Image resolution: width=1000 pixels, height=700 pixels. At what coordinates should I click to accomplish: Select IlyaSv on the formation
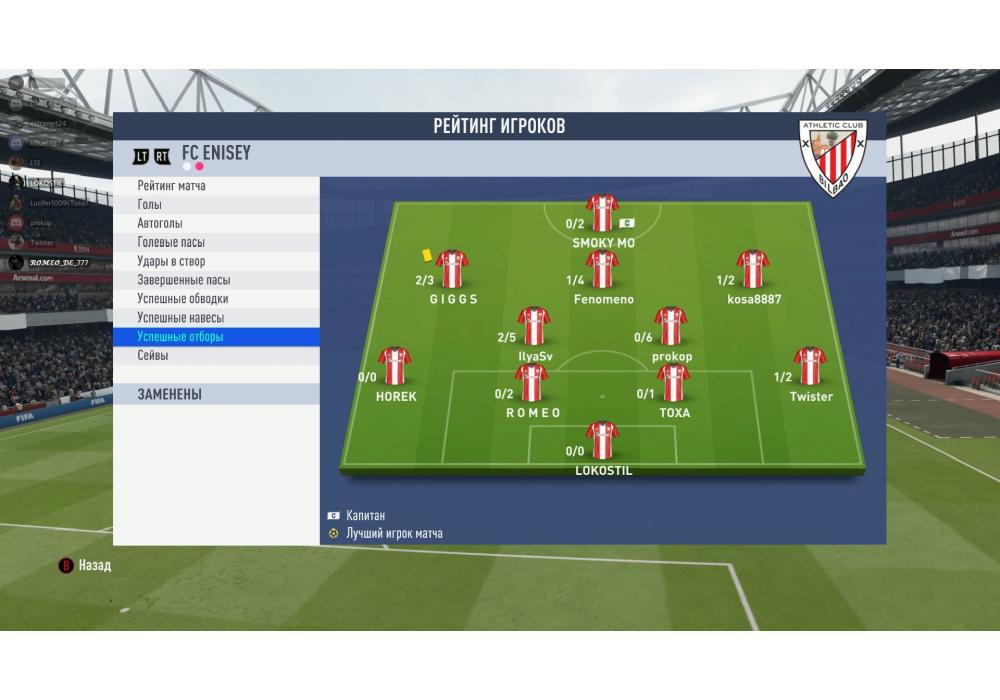click(534, 326)
